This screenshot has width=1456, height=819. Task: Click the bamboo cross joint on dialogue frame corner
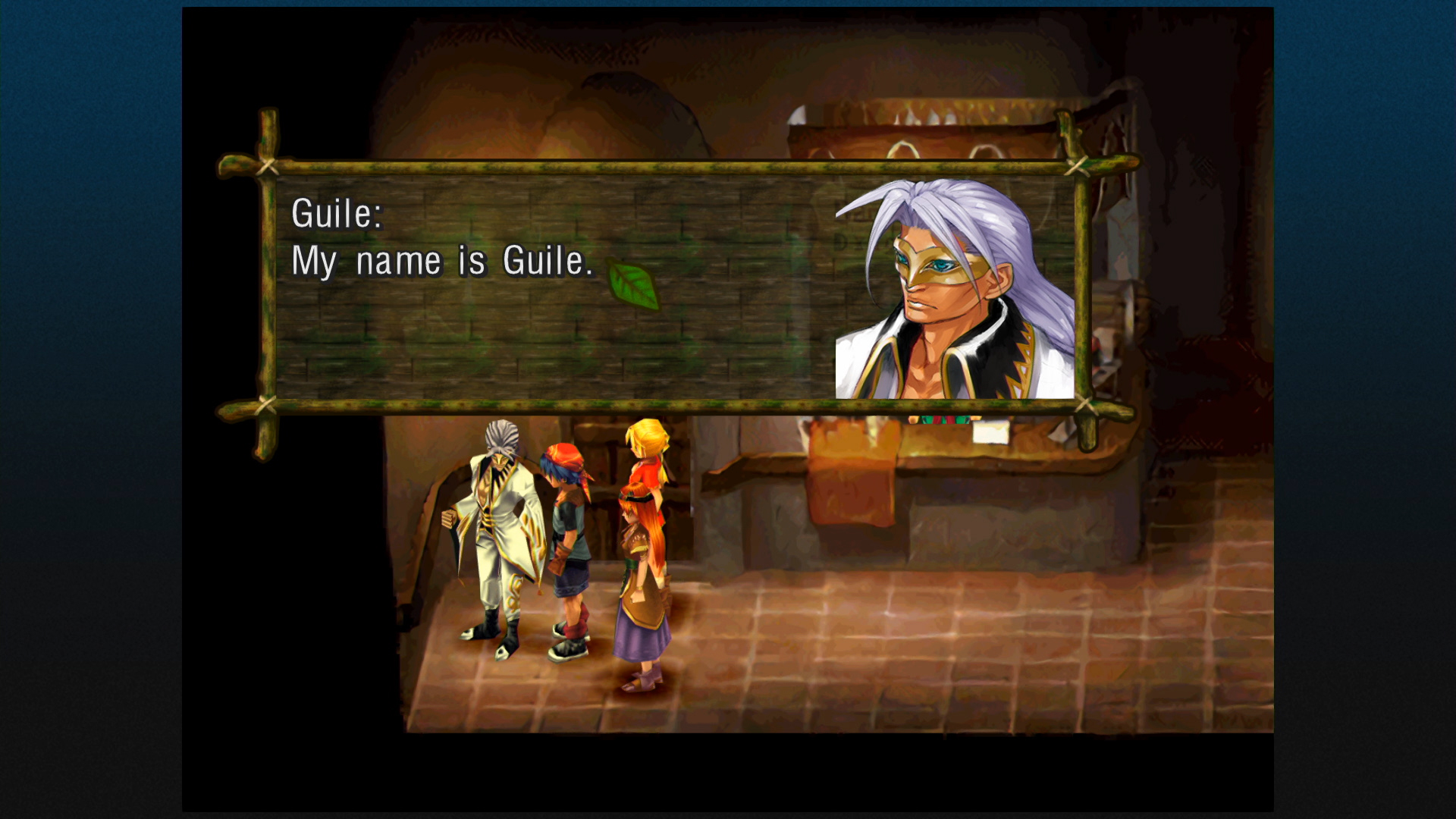pos(268,164)
